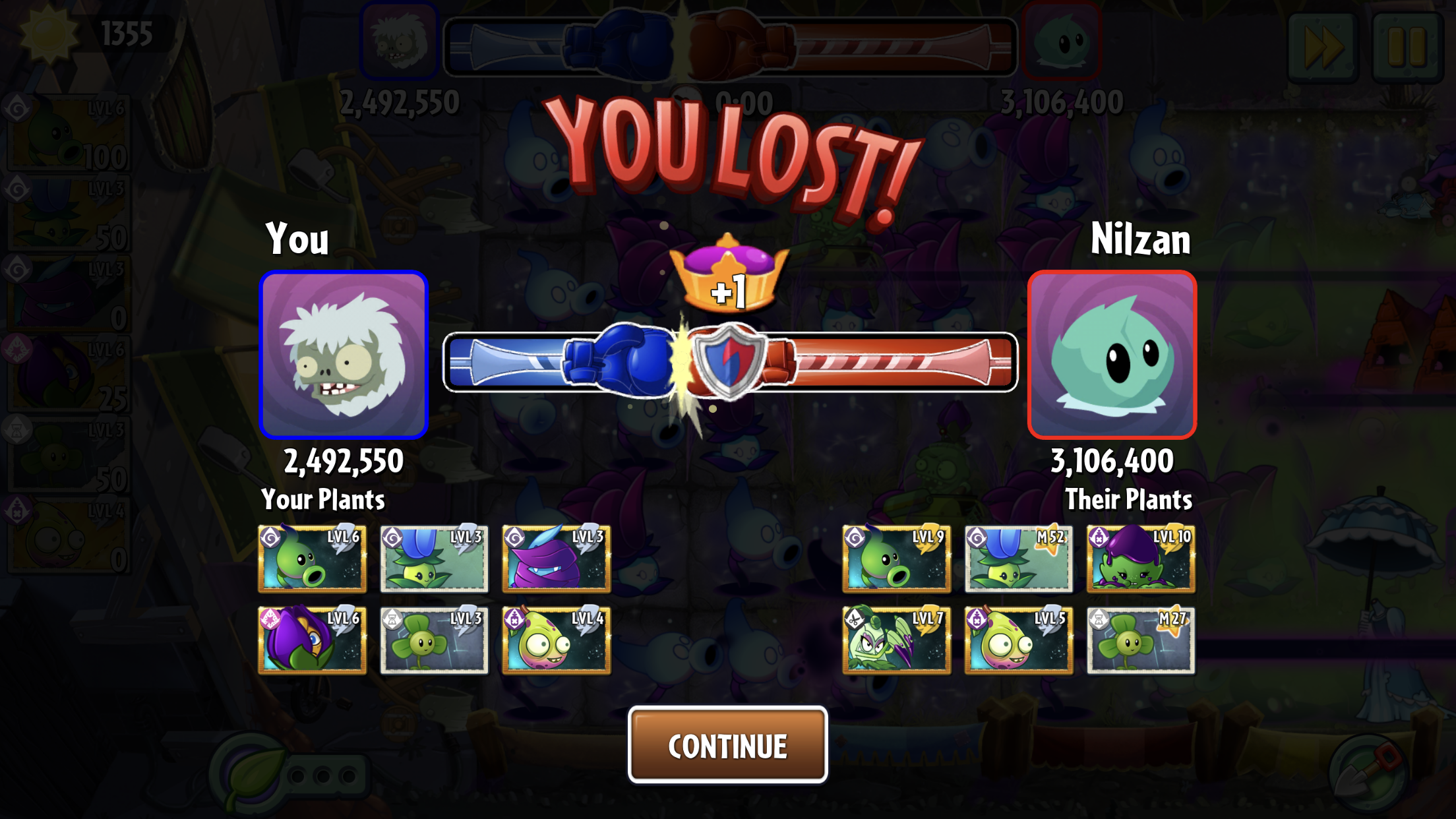Image resolution: width=1456 pixels, height=819 pixels.
Task: Select your level 6 peashooter plant card
Action: pyautogui.click(x=312, y=559)
